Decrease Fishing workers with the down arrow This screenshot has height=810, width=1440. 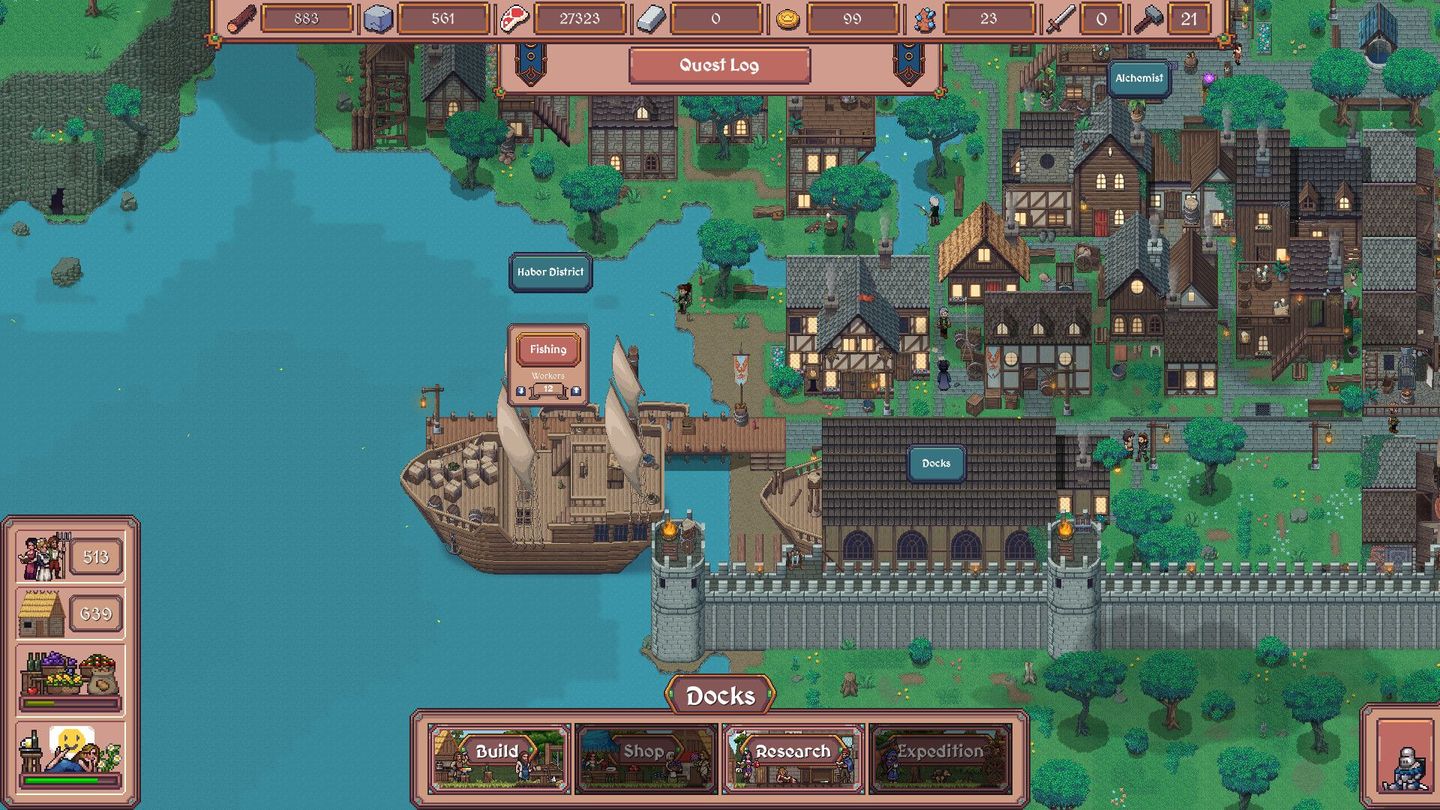(521, 391)
